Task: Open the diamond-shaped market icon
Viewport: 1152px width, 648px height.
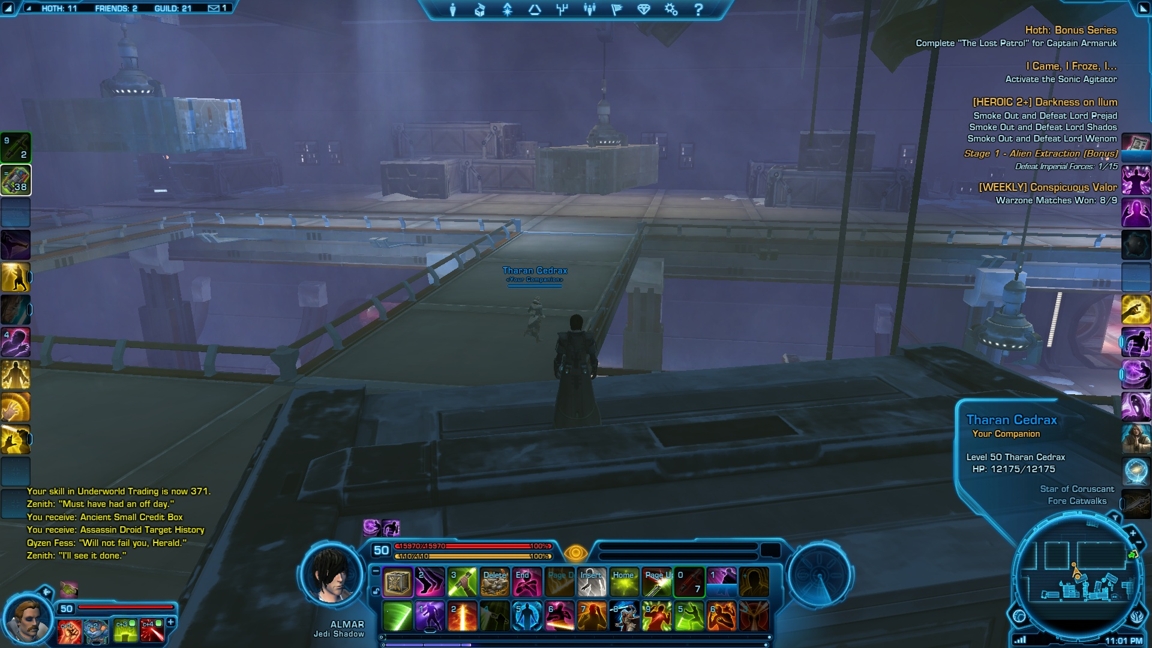Action: (643, 10)
